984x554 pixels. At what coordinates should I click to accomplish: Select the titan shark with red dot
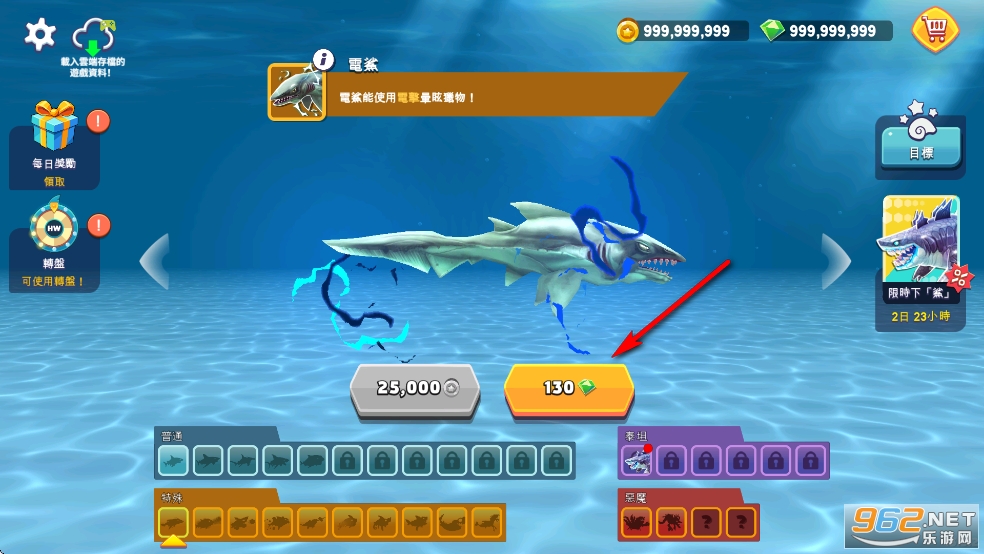click(x=637, y=461)
